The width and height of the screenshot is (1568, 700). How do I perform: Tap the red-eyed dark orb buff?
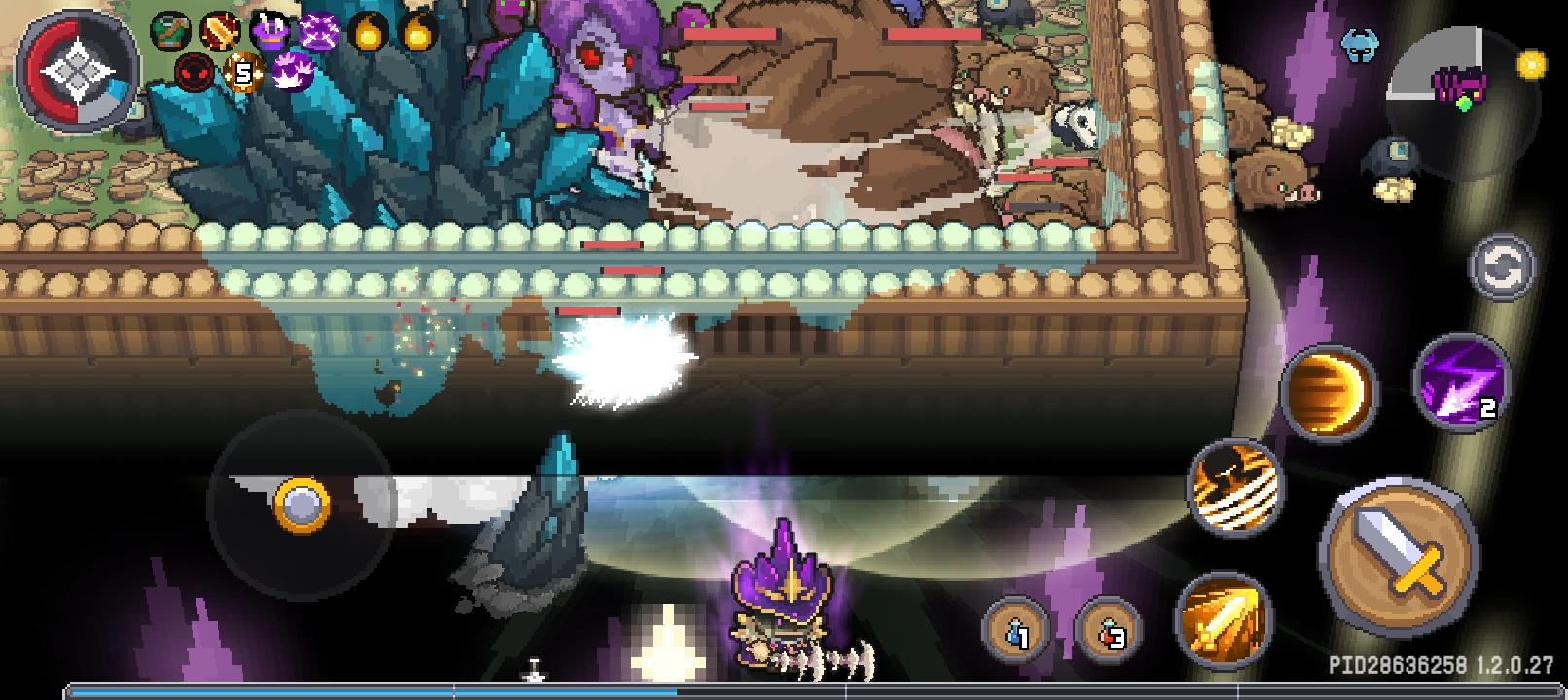click(x=195, y=70)
